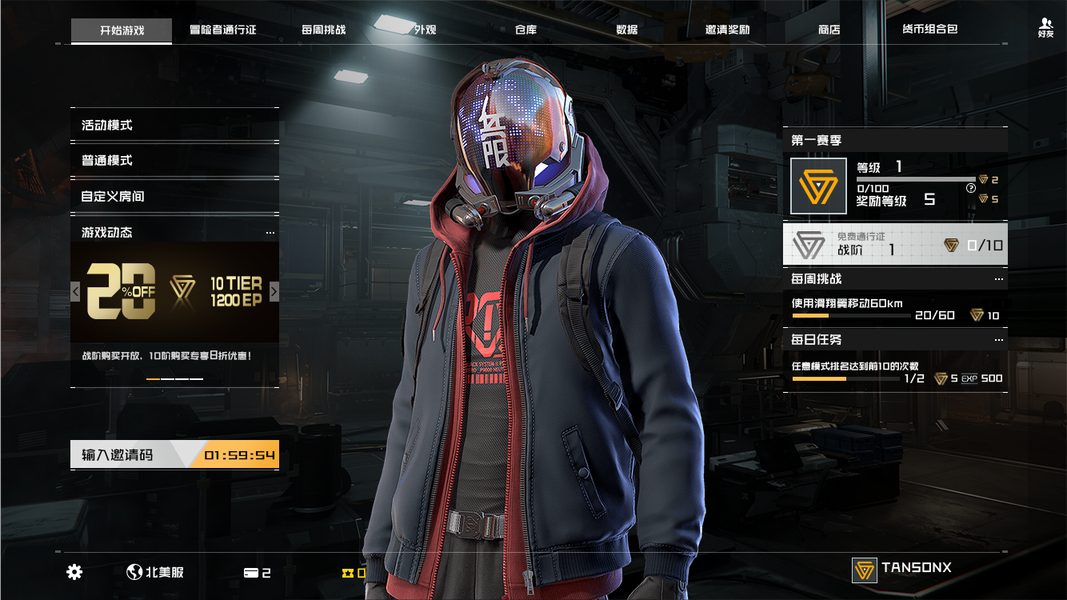The height and width of the screenshot is (600, 1067).
Task: Show the previous news banner with left arrow
Action: (75, 292)
